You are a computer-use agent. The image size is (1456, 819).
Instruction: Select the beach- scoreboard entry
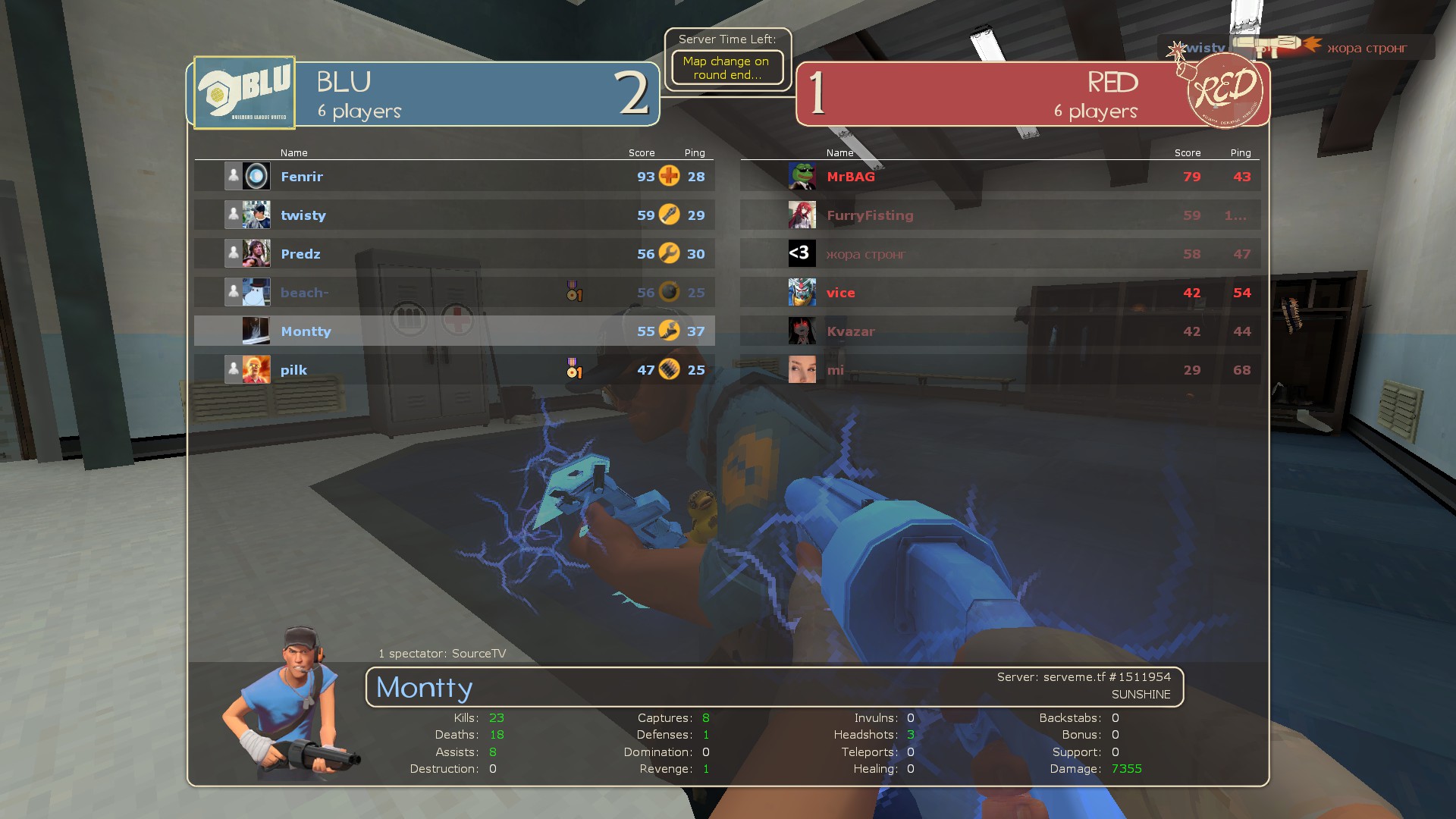click(x=453, y=293)
